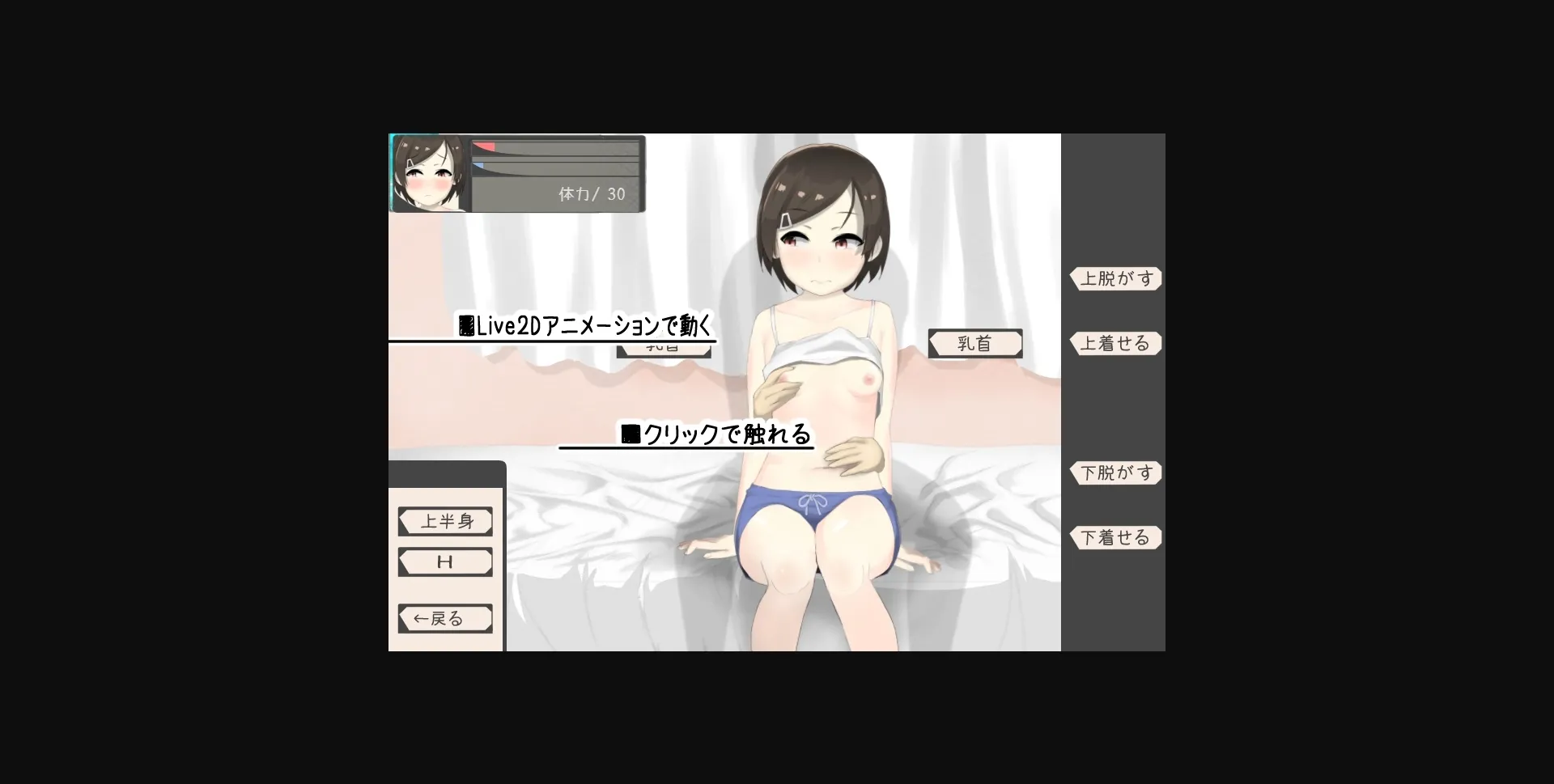
Task: Select the H option in the left menu
Action: pos(444,562)
